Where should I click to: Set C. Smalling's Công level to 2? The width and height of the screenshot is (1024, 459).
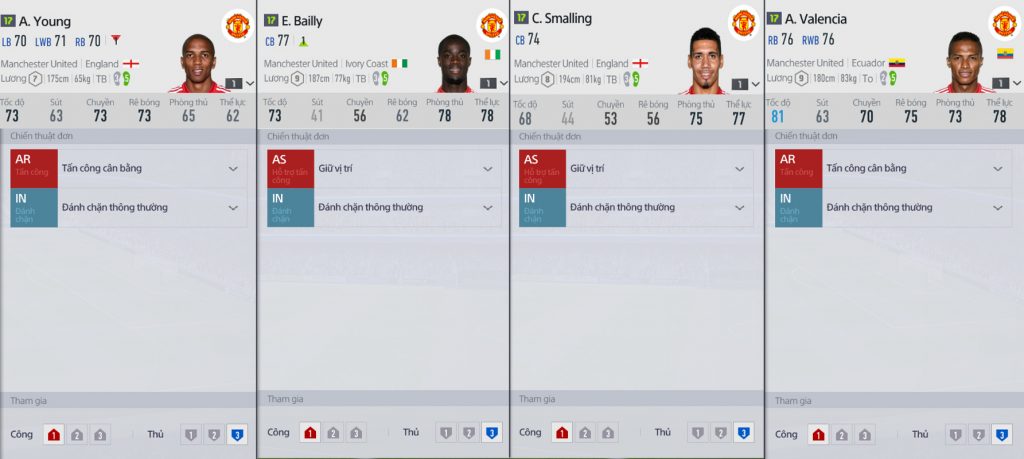pos(585,434)
